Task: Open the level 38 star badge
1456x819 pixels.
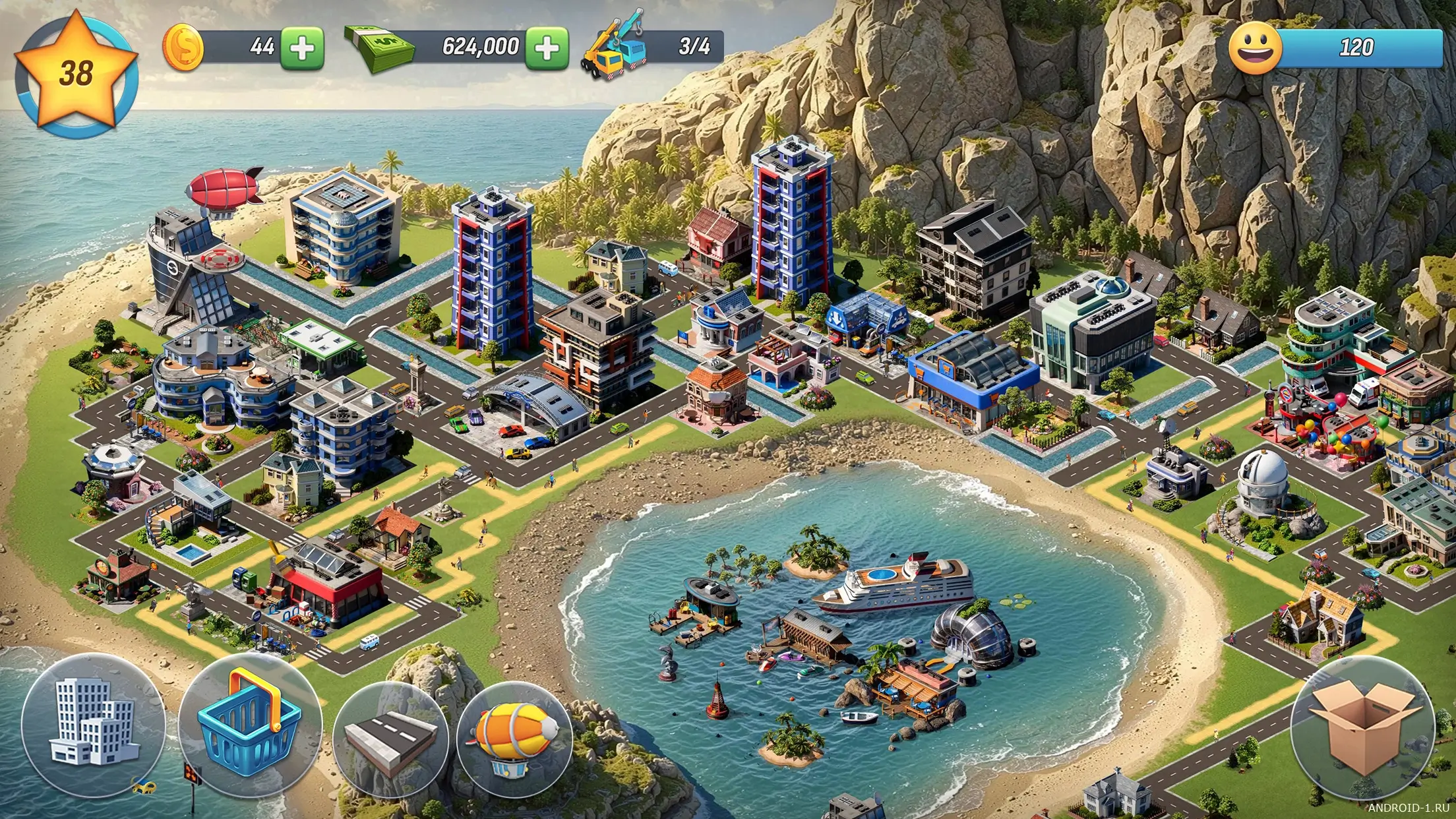Action: click(76, 74)
